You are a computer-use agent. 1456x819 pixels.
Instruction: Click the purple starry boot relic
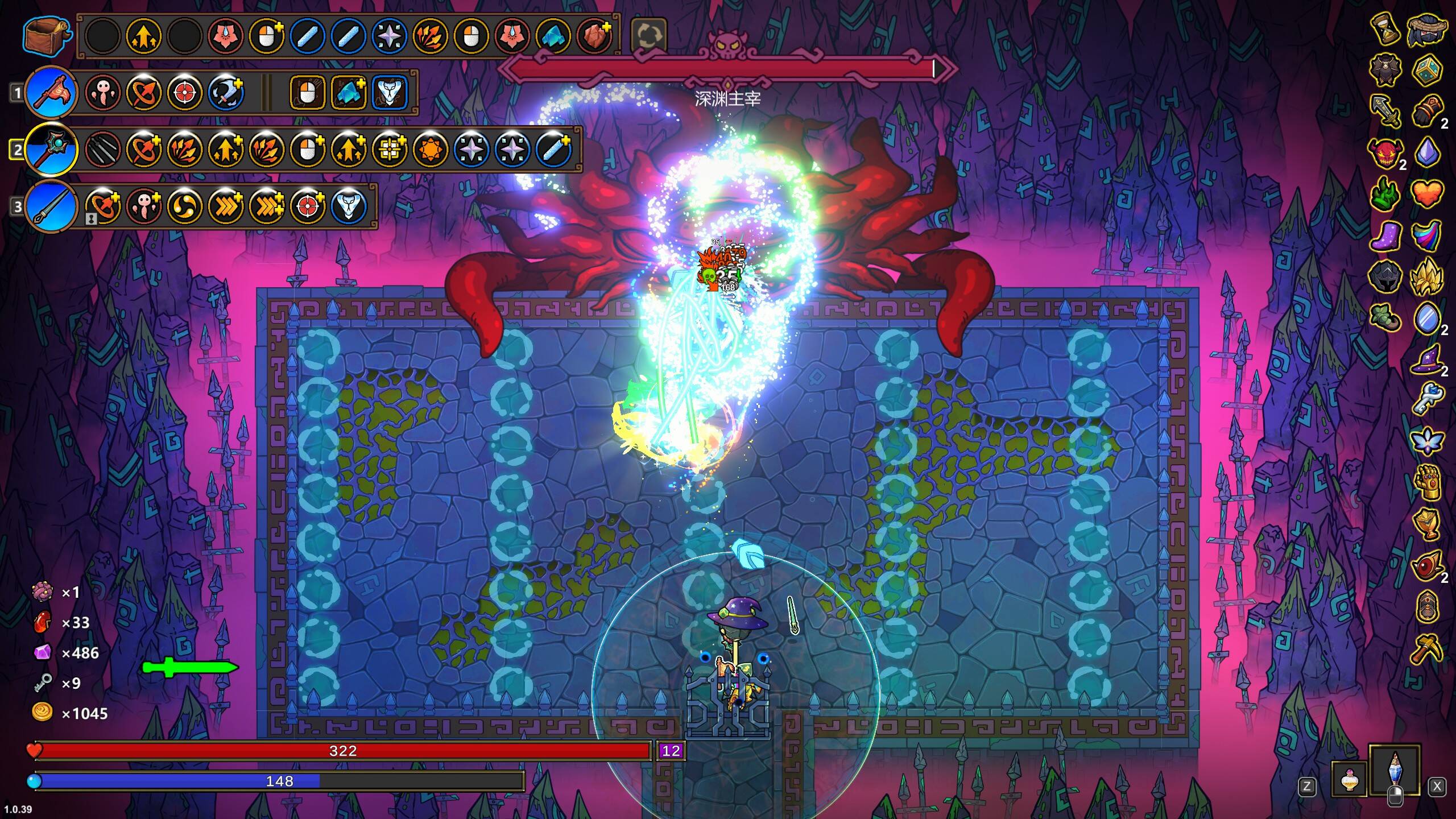[x=1385, y=234]
